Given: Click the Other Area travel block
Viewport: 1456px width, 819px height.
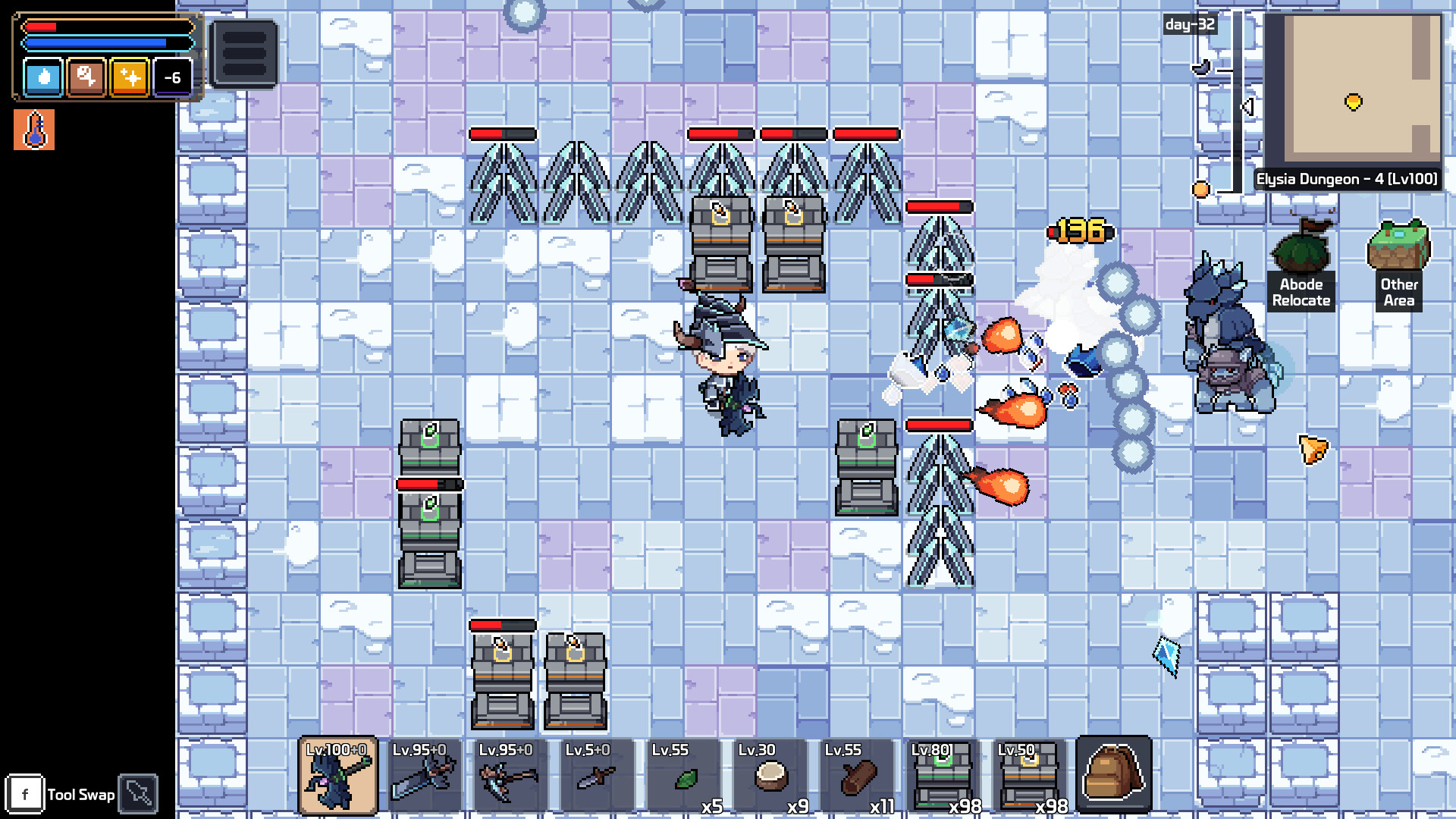Looking at the screenshot, I should (1399, 250).
